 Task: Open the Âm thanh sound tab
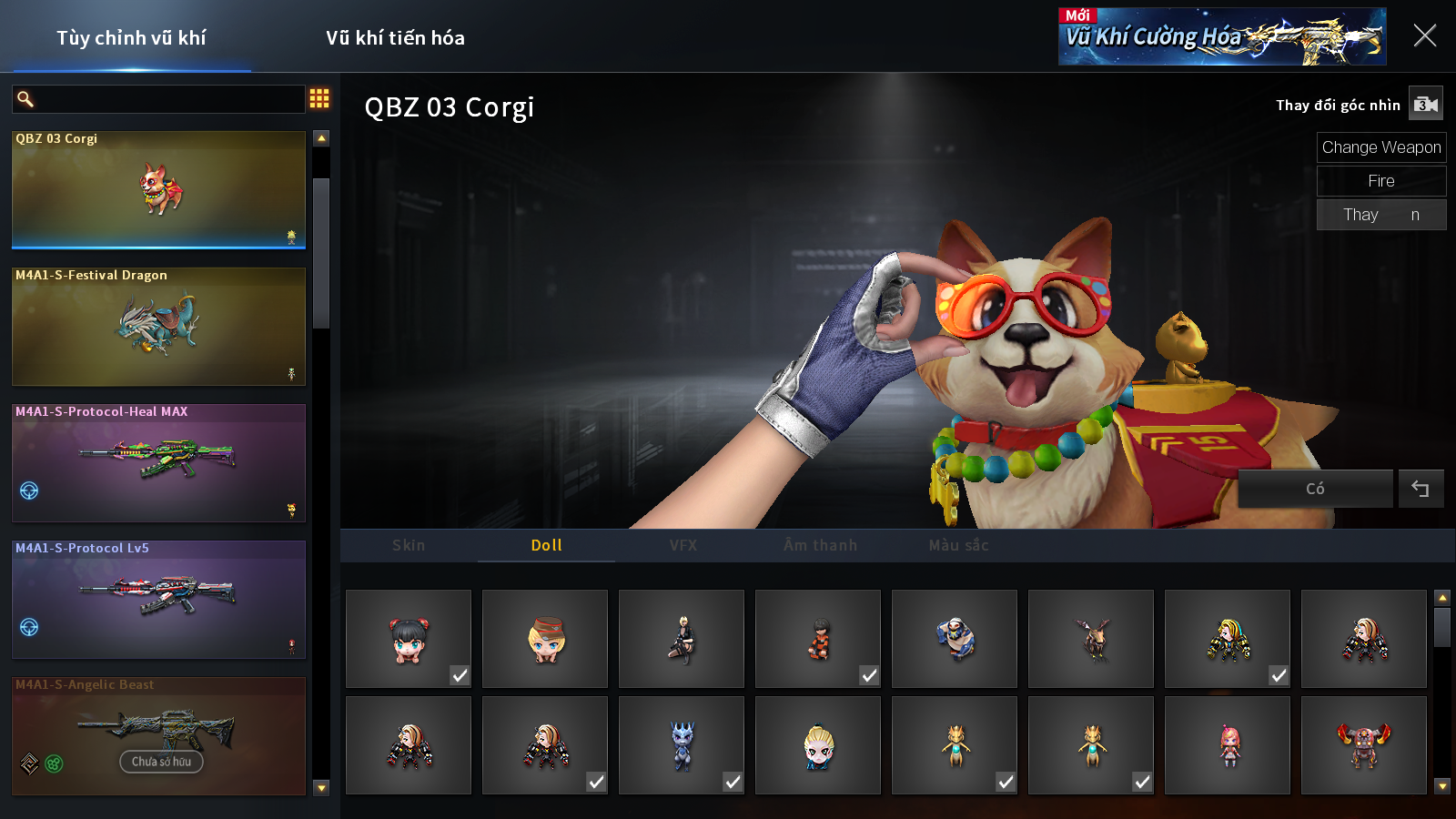820,546
